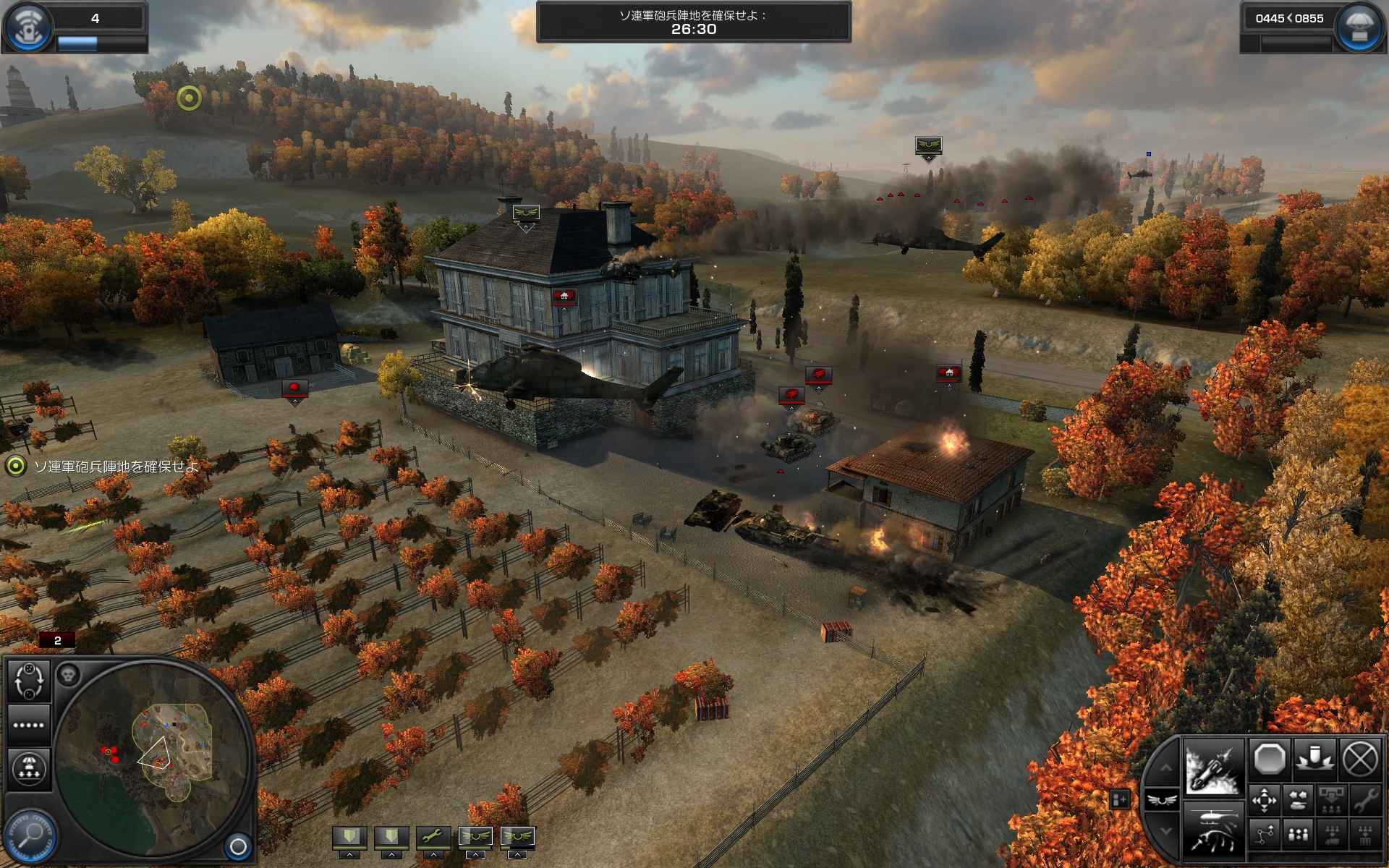Screen dimensions: 1389x868
Task: Activate the helicopter countermeasures defensive ability
Action: click(x=1213, y=832)
